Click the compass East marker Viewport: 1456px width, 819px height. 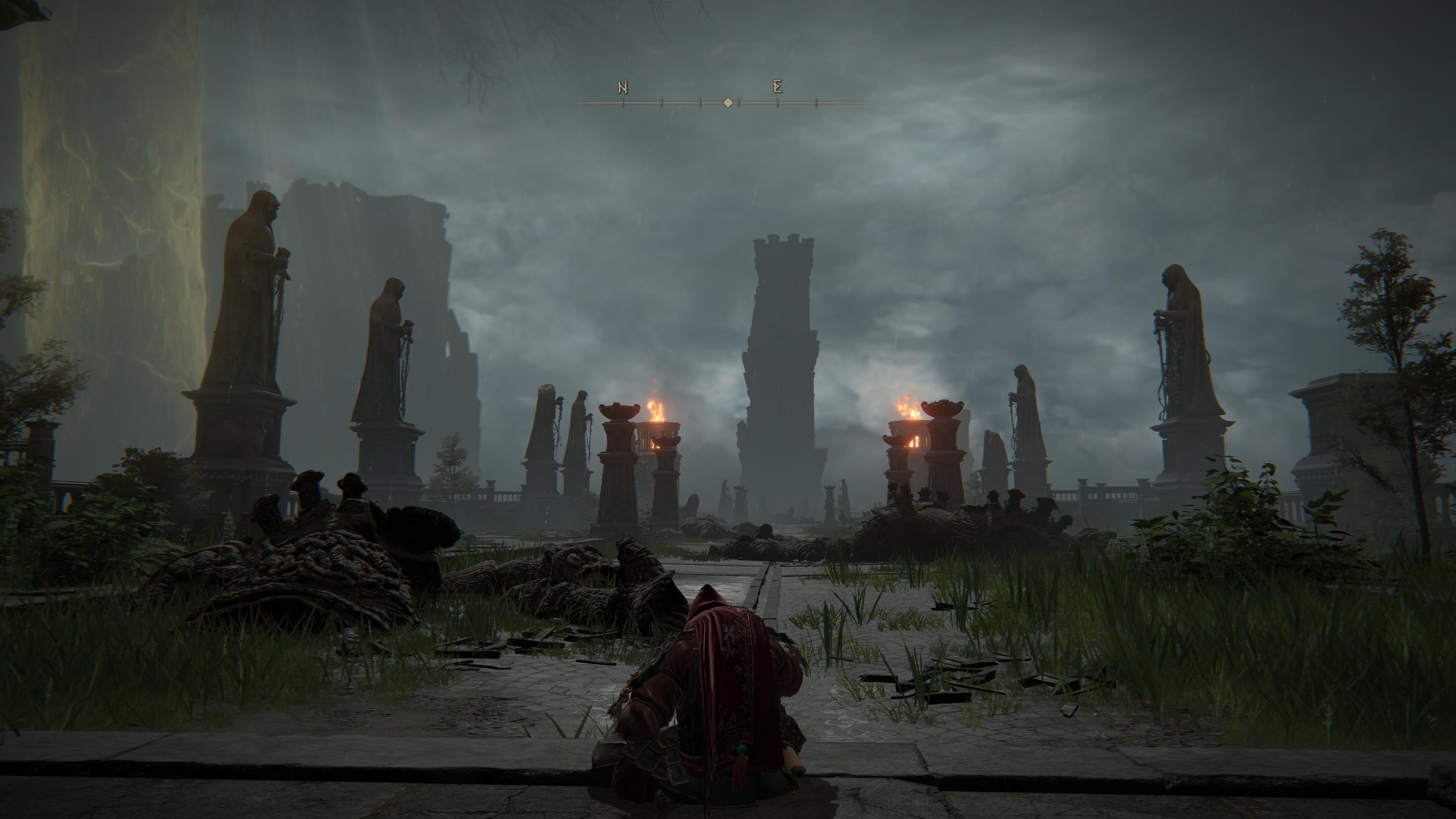pyautogui.click(x=777, y=87)
